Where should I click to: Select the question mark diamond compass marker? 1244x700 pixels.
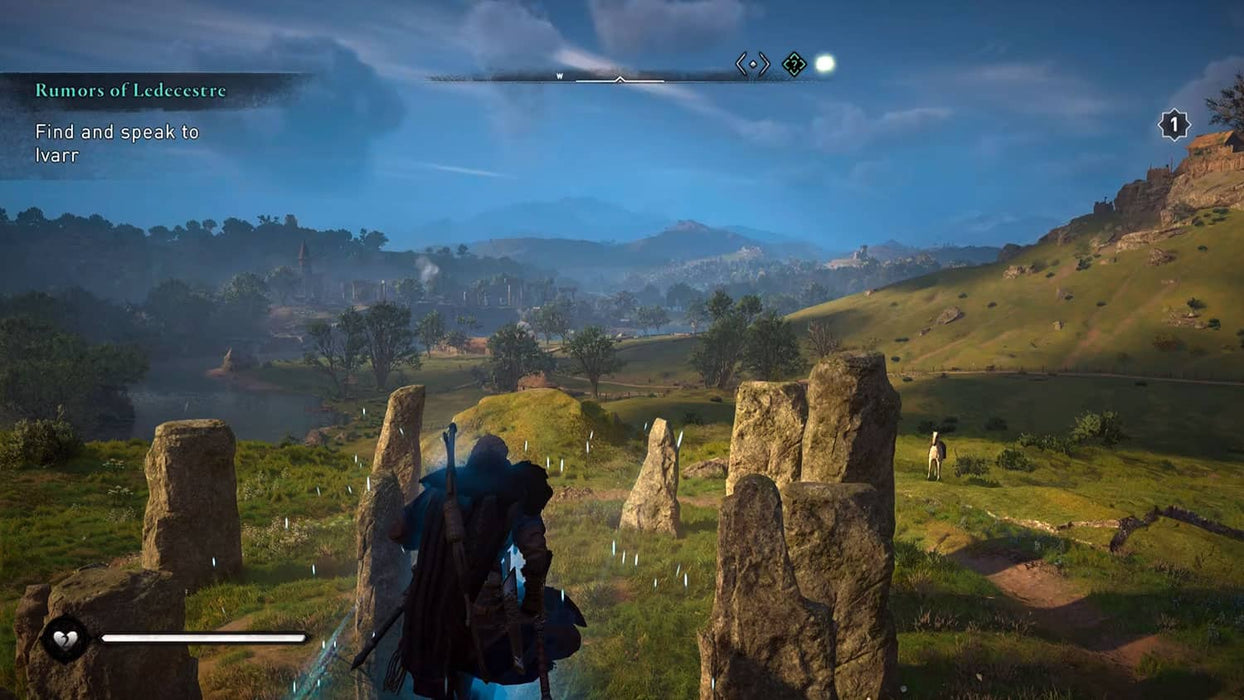[794, 64]
